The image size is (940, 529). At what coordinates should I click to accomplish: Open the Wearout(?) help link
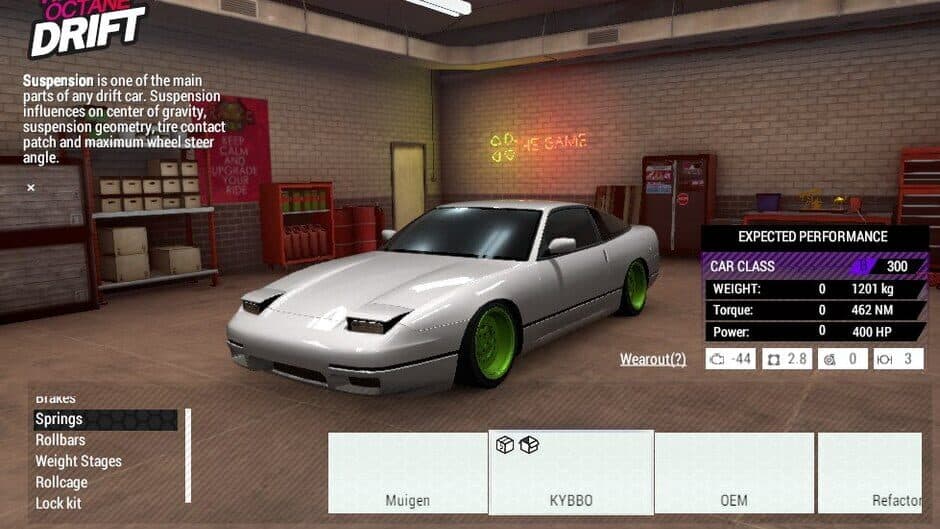tap(653, 359)
